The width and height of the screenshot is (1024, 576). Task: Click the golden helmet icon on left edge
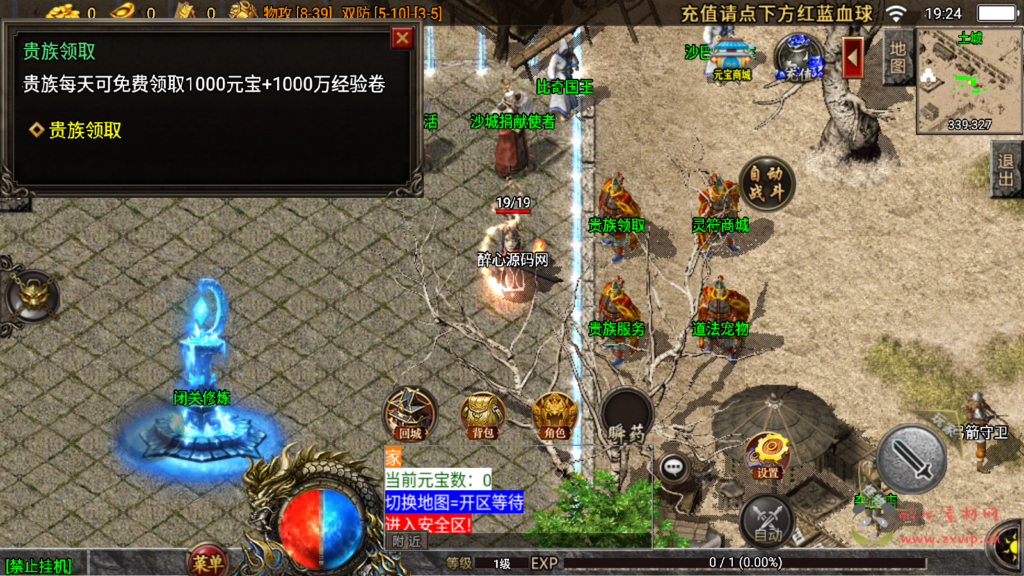[32, 296]
